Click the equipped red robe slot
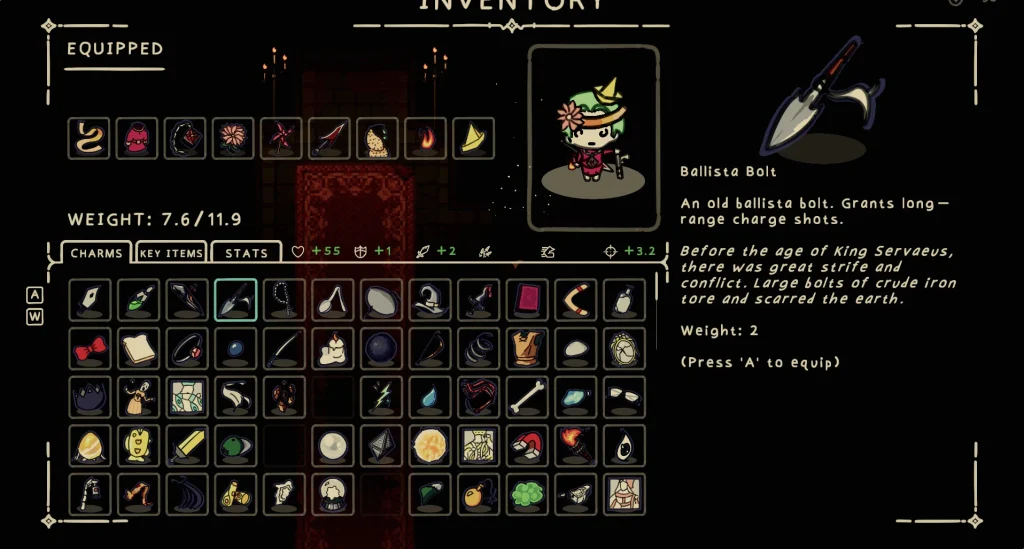 tap(137, 138)
